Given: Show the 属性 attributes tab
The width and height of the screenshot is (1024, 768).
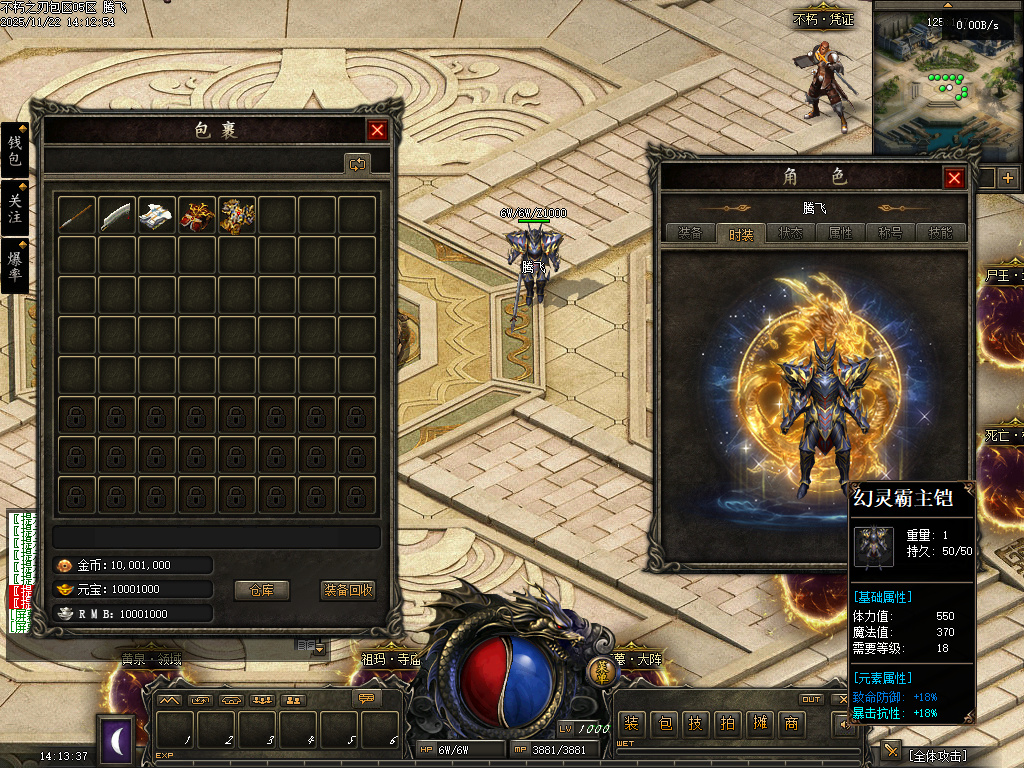Looking at the screenshot, I should [x=840, y=233].
